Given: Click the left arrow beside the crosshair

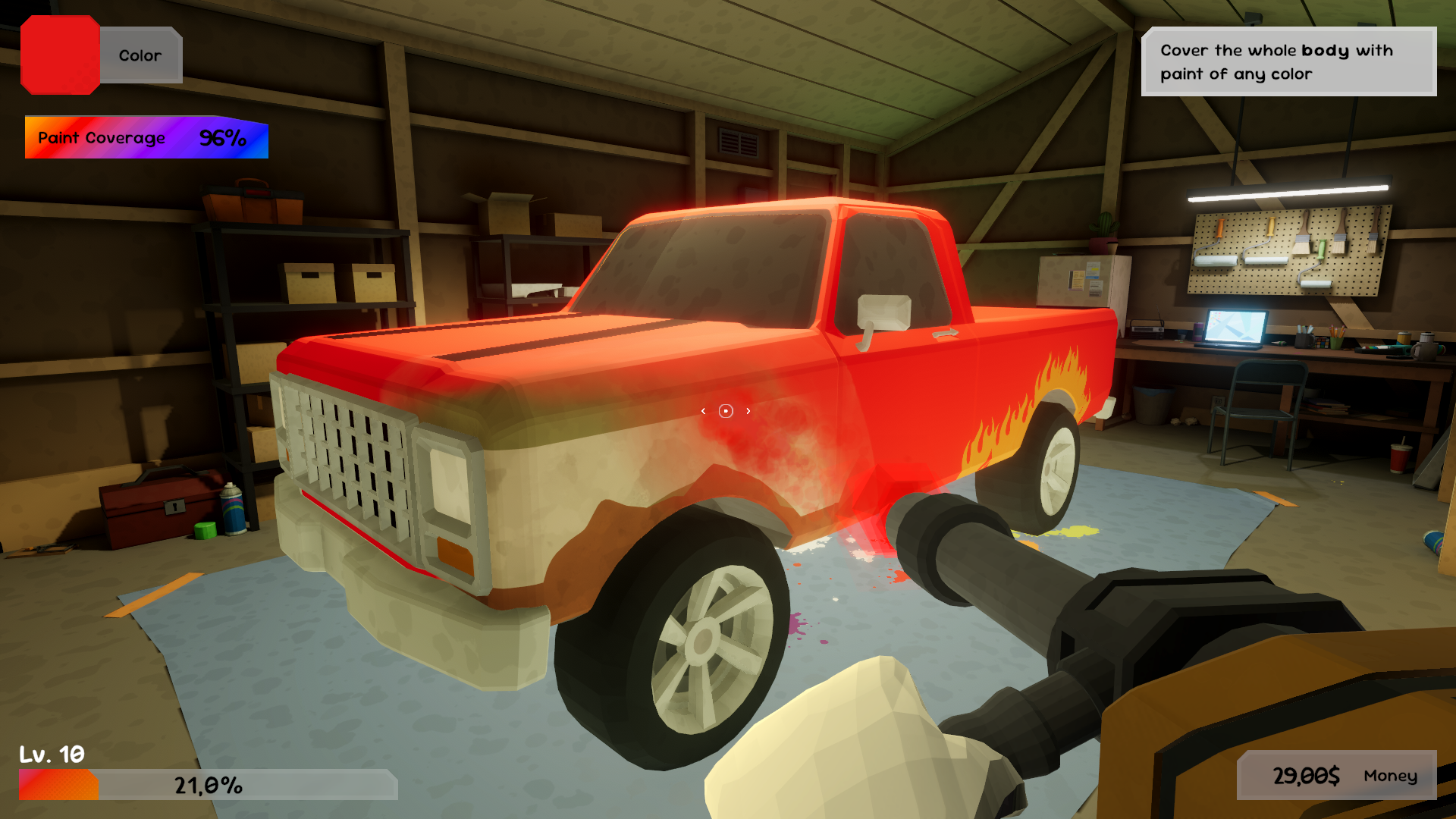Looking at the screenshot, I should click(703, 409).
